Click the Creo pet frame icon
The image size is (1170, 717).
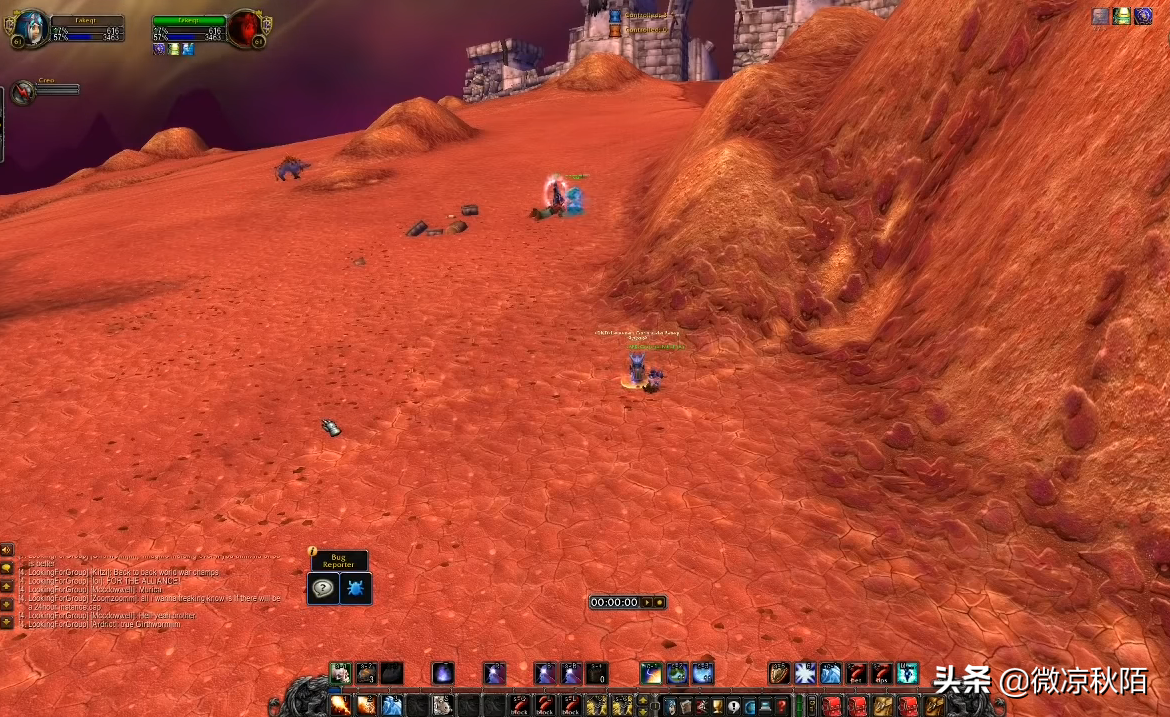click(x=23, y=92)
